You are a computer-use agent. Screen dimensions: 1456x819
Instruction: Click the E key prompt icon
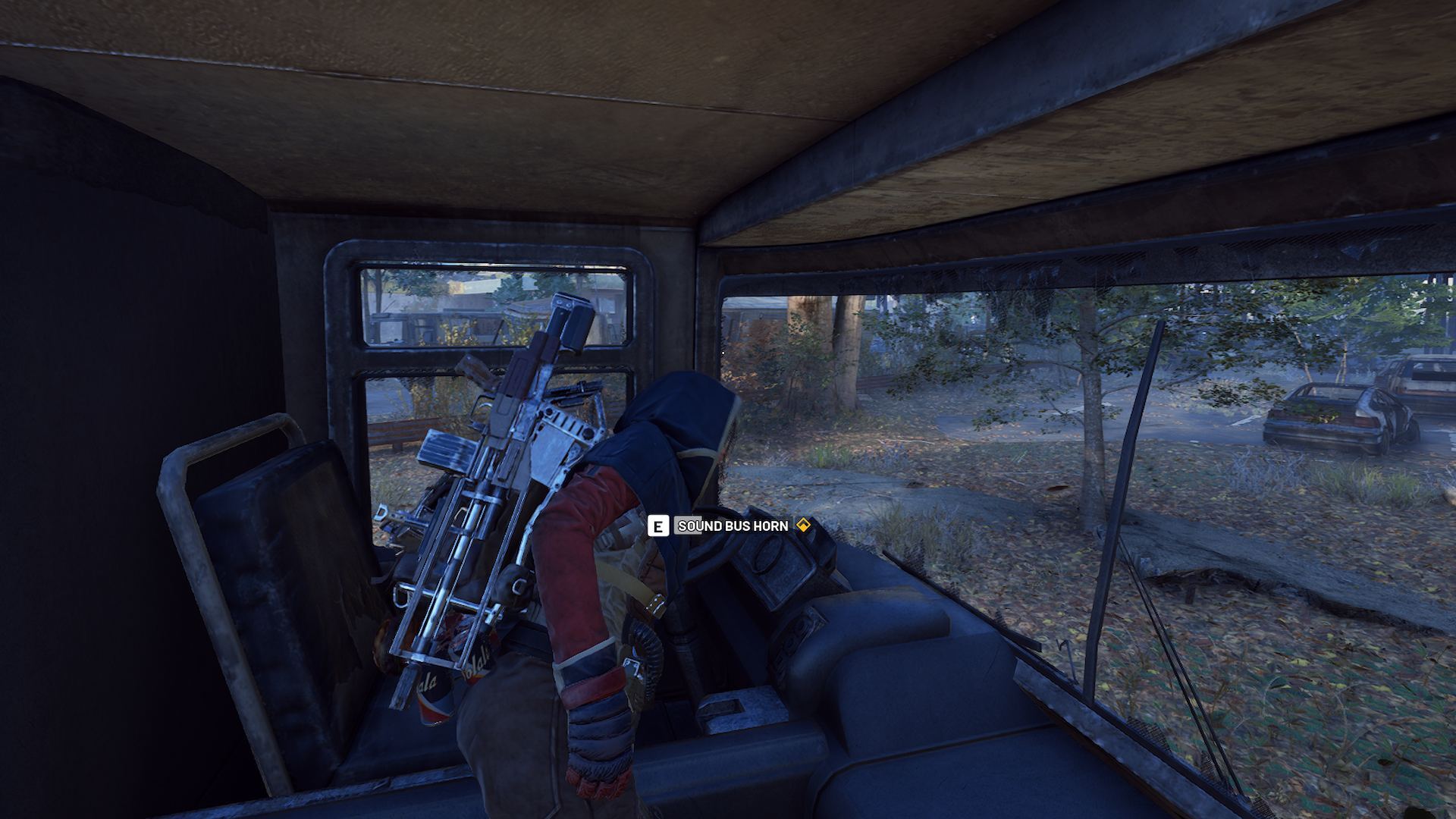click(657, 524)
